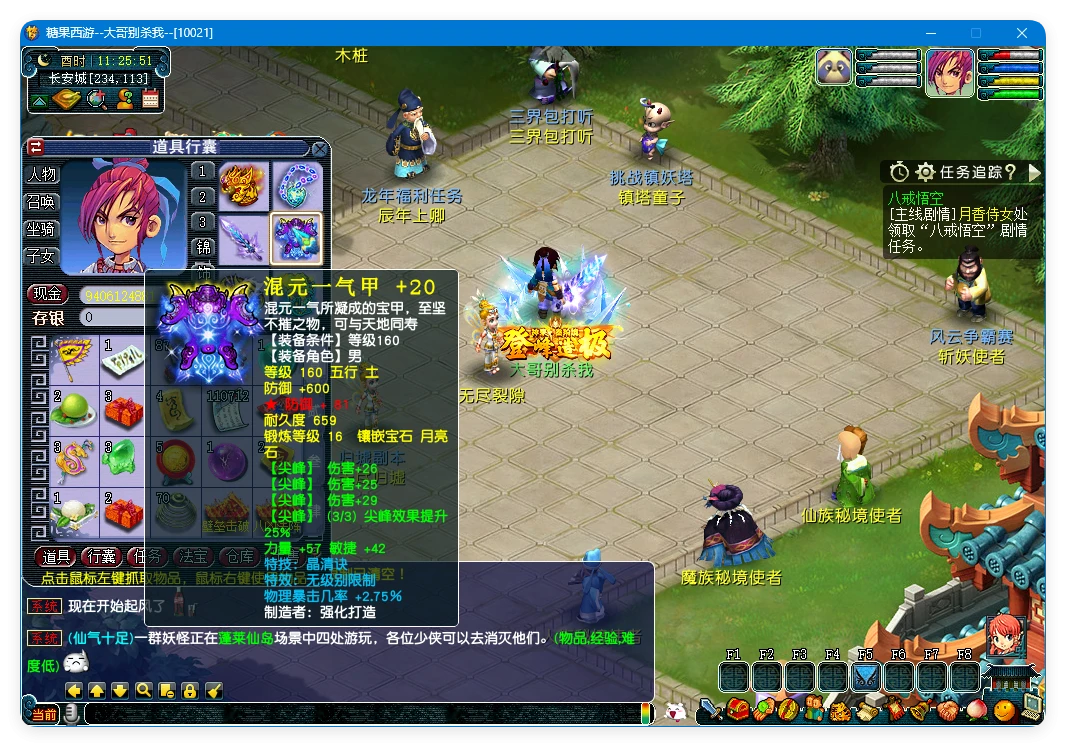This screenshot has height=747, width=1066.
Task: Click the F5 hotkey skill slot
Action: tap(866, 676)
